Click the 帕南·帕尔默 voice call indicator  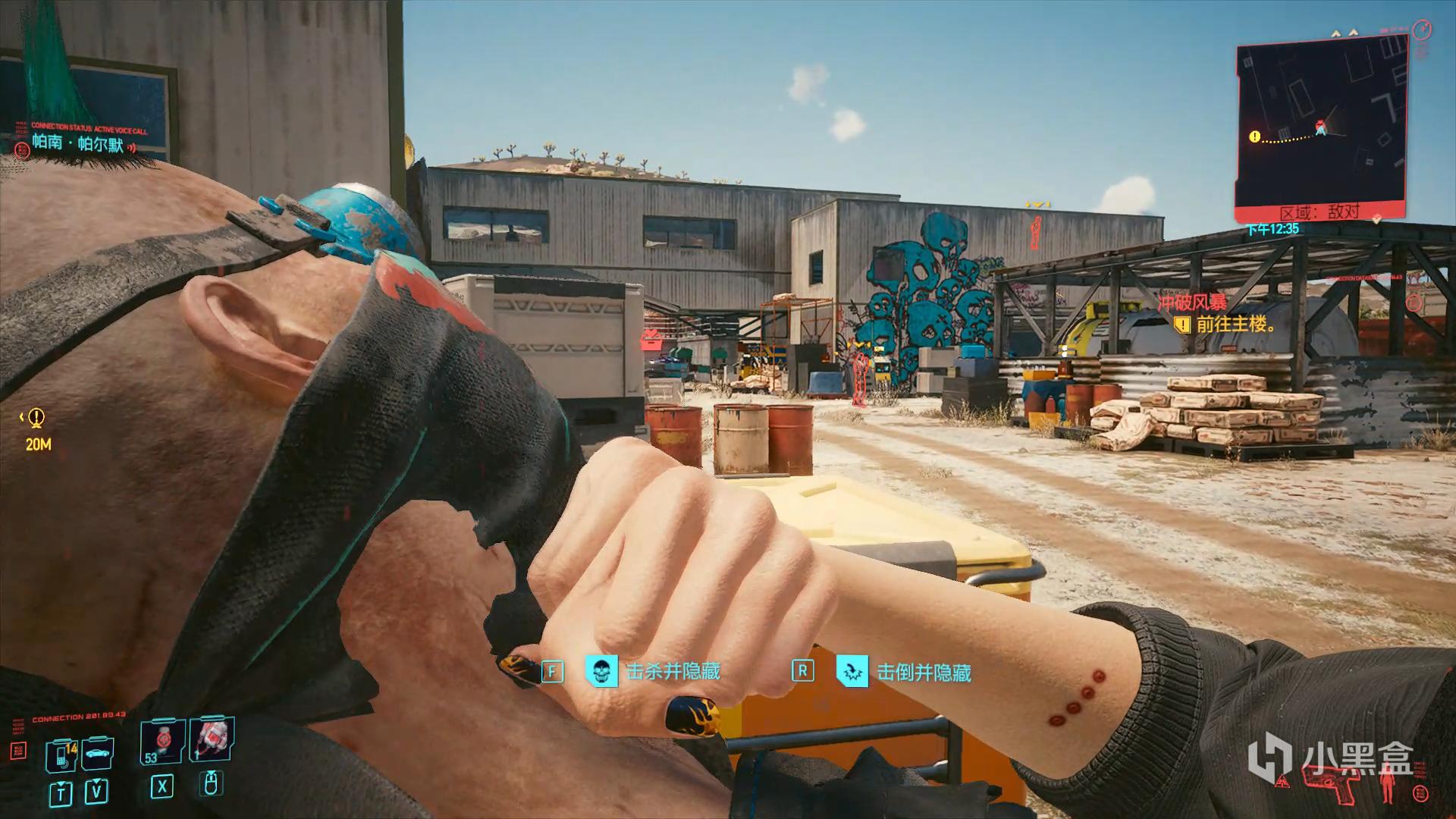pyautogui.click(x=77, y=143)
